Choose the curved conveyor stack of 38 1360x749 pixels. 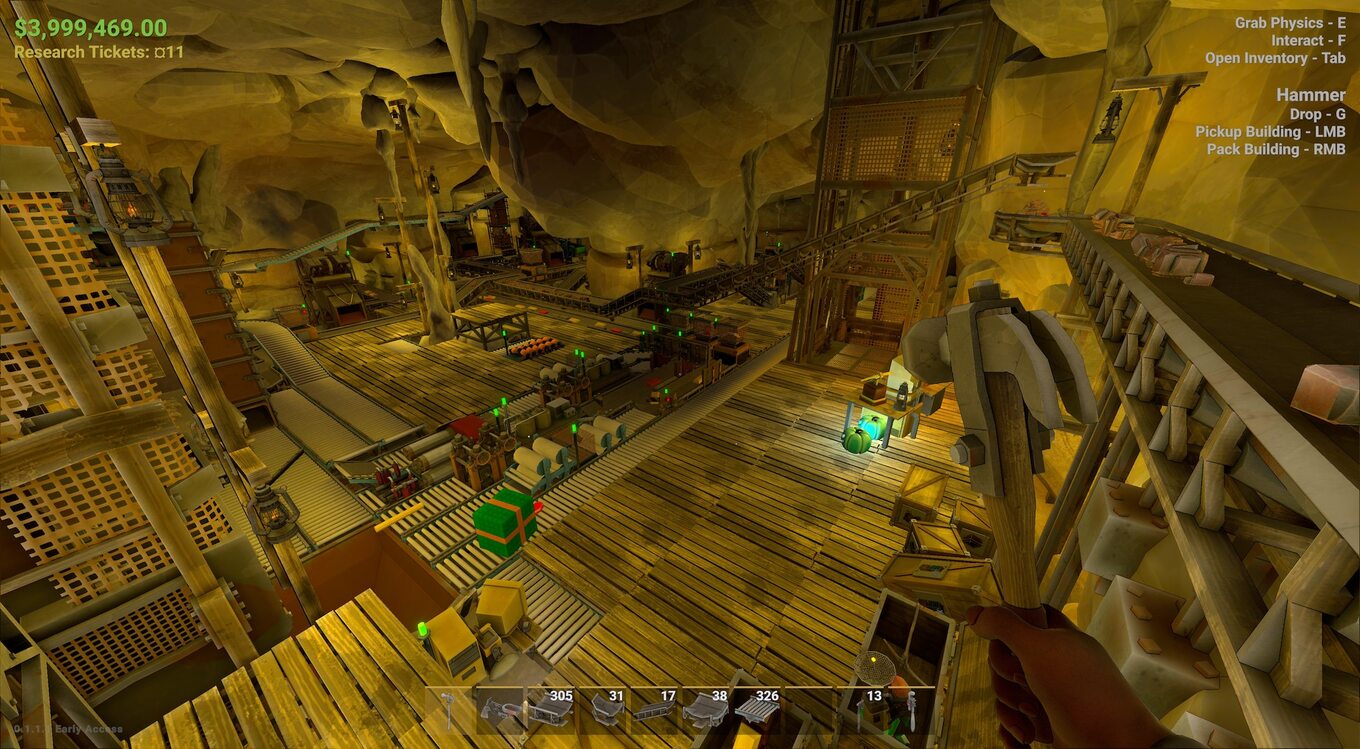[x=705, y=710]
